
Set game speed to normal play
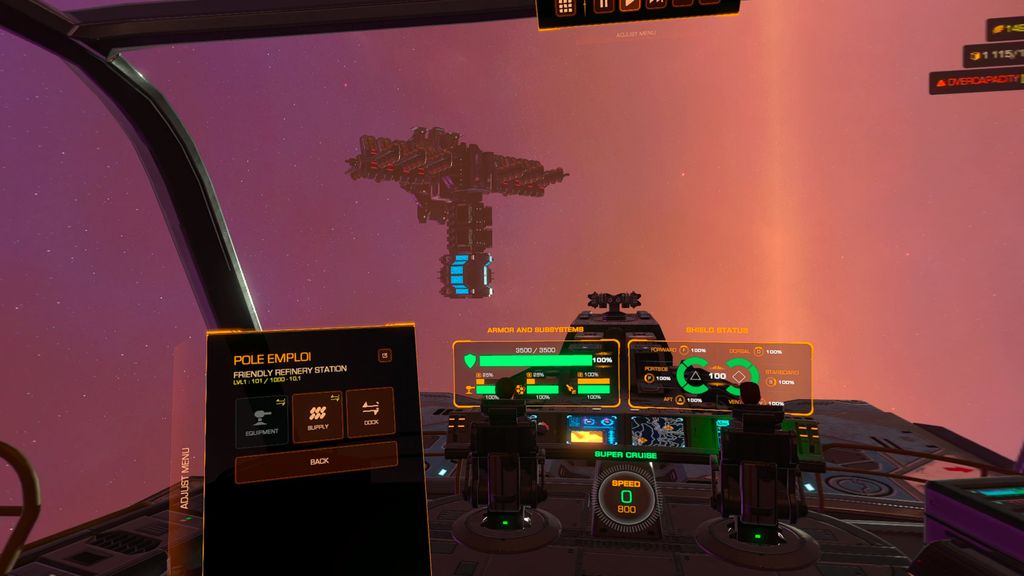(629, 5)
